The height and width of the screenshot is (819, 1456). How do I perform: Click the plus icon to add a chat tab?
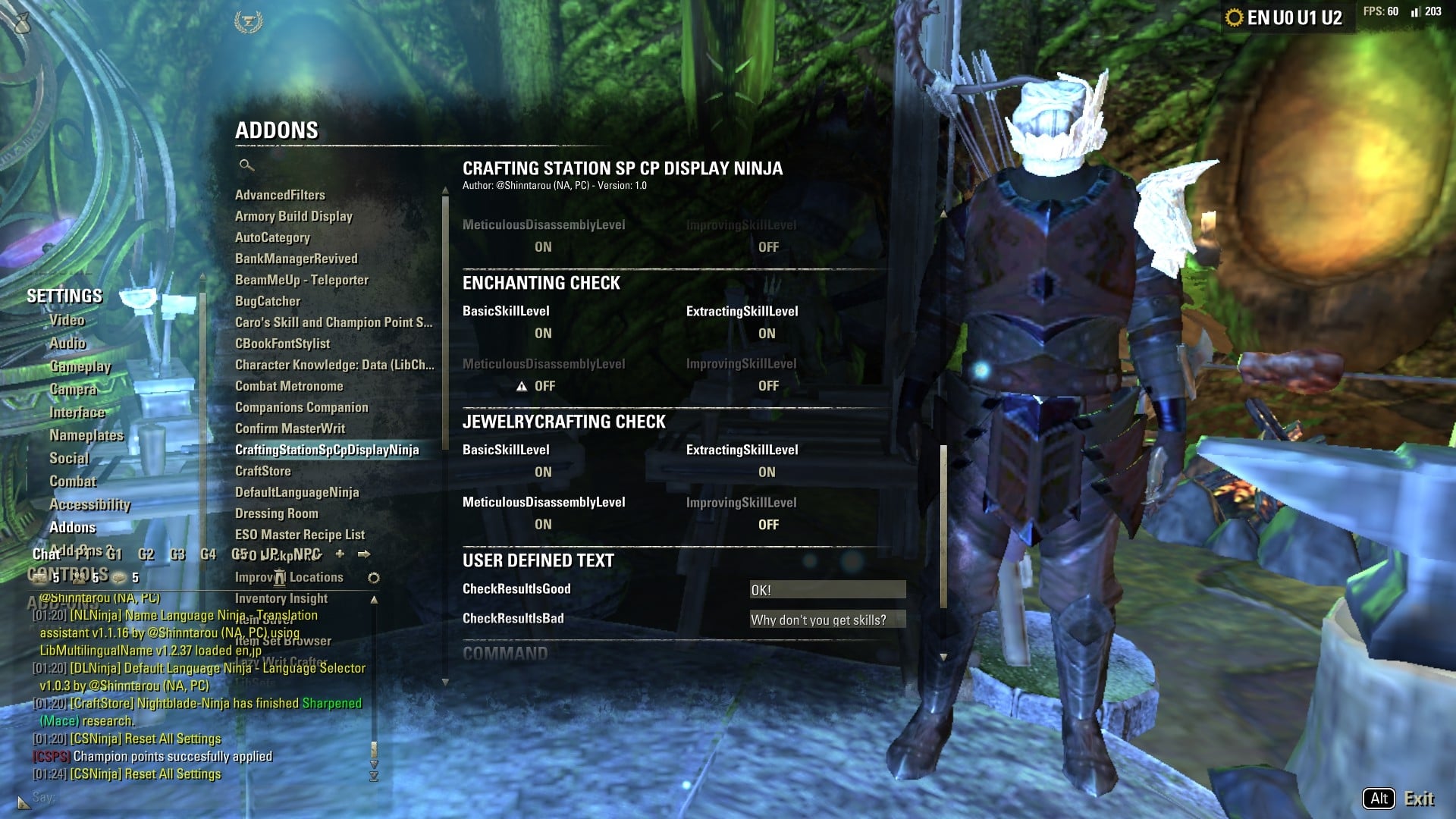[x=339, y=554]
